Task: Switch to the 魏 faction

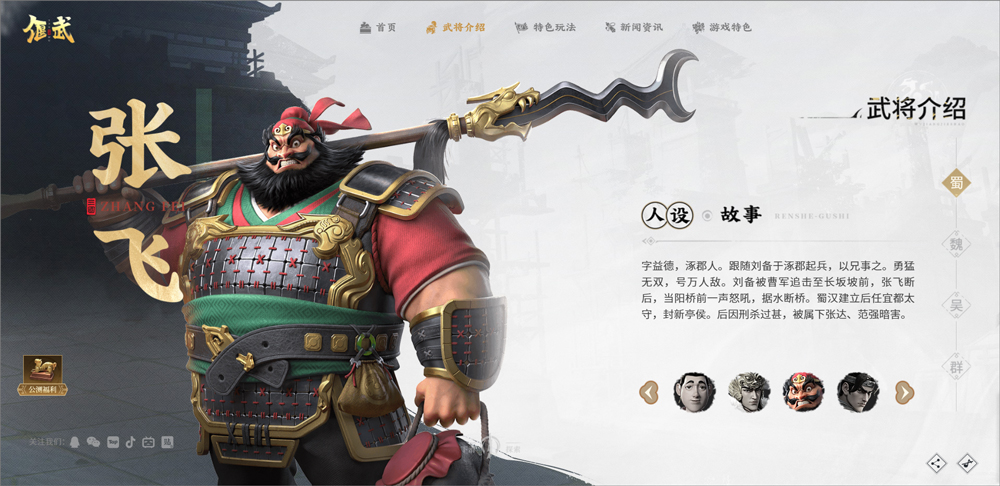Action: 957,244
